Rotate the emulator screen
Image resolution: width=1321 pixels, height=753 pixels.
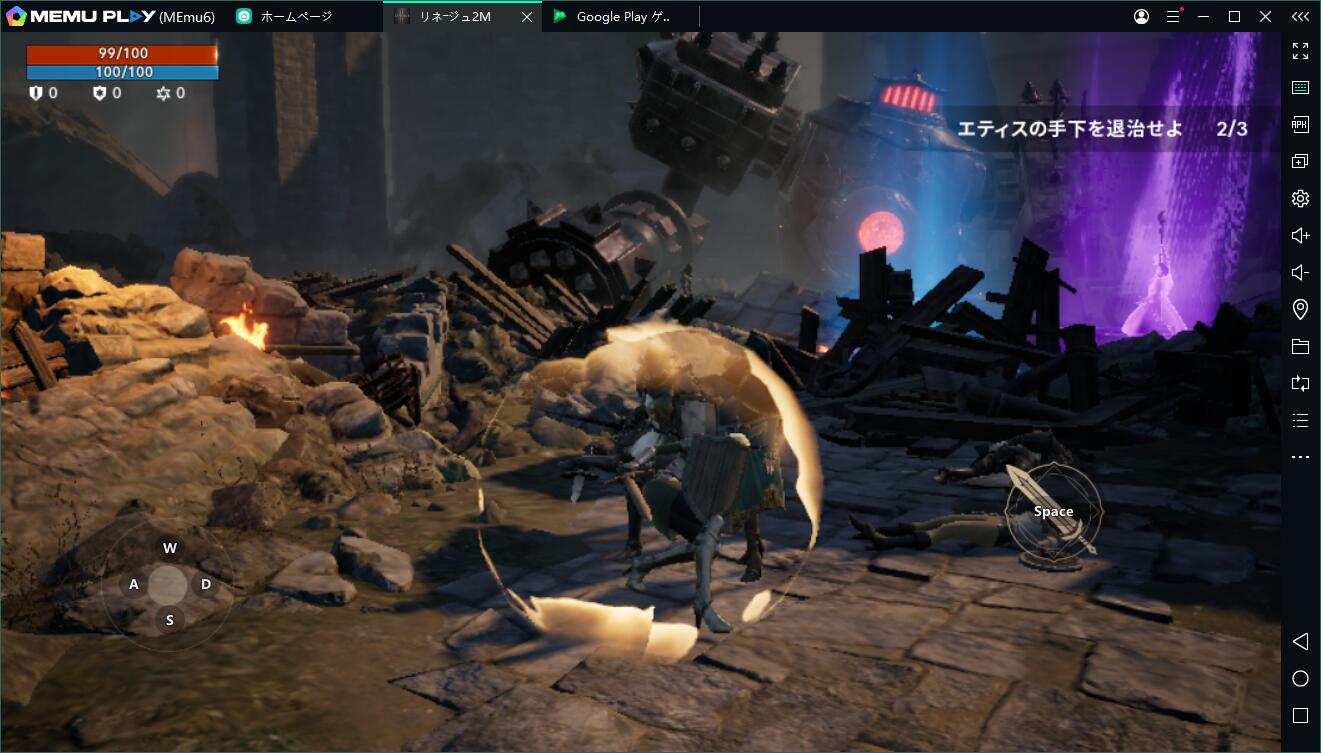coord(1300,383)
